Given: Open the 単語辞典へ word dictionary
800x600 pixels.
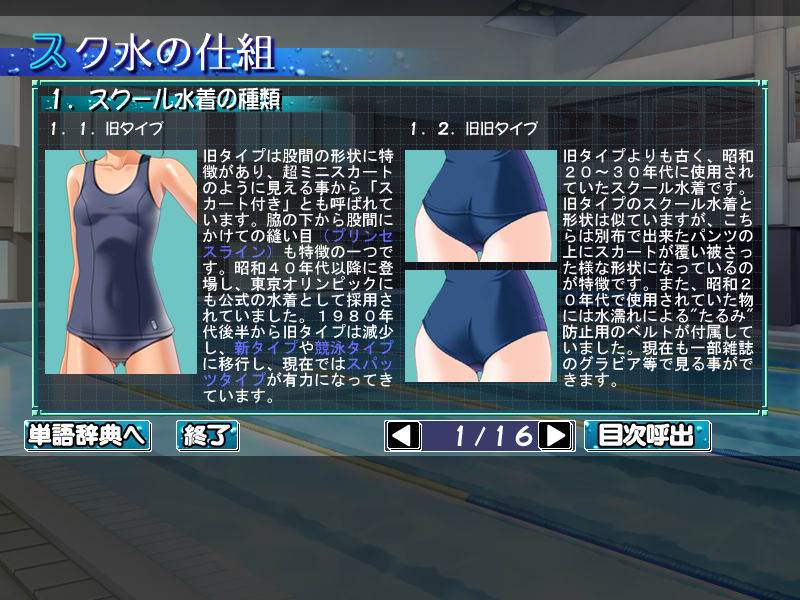Looking at the screenshot, I should 87,435.
